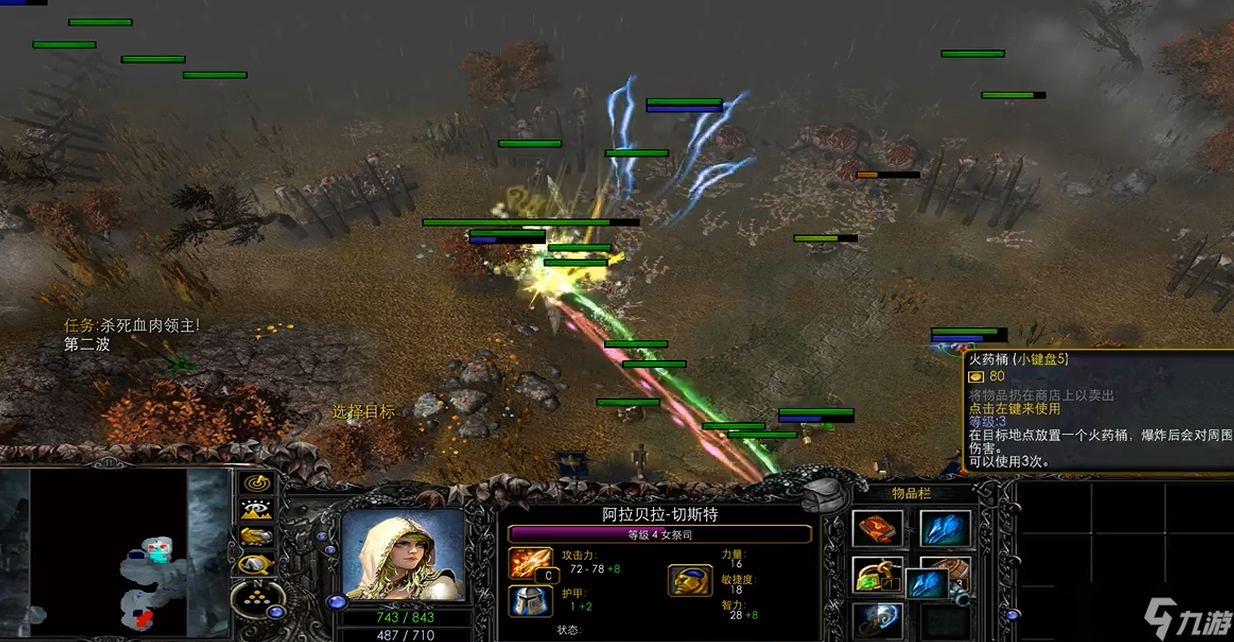Click the armor helmet icon

click(x=530, y=600)
